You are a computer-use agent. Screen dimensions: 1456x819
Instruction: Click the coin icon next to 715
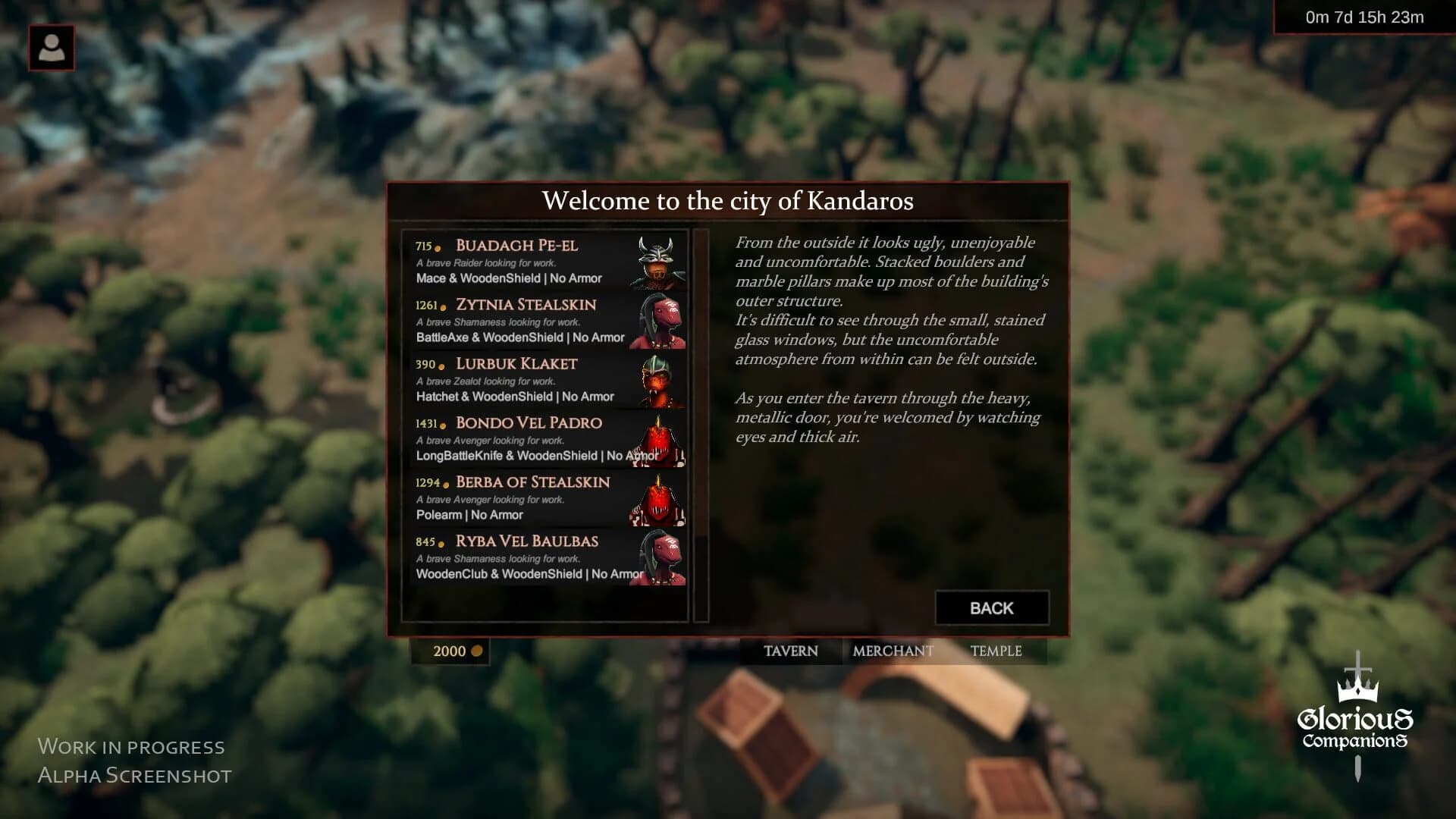click(440, 248)
